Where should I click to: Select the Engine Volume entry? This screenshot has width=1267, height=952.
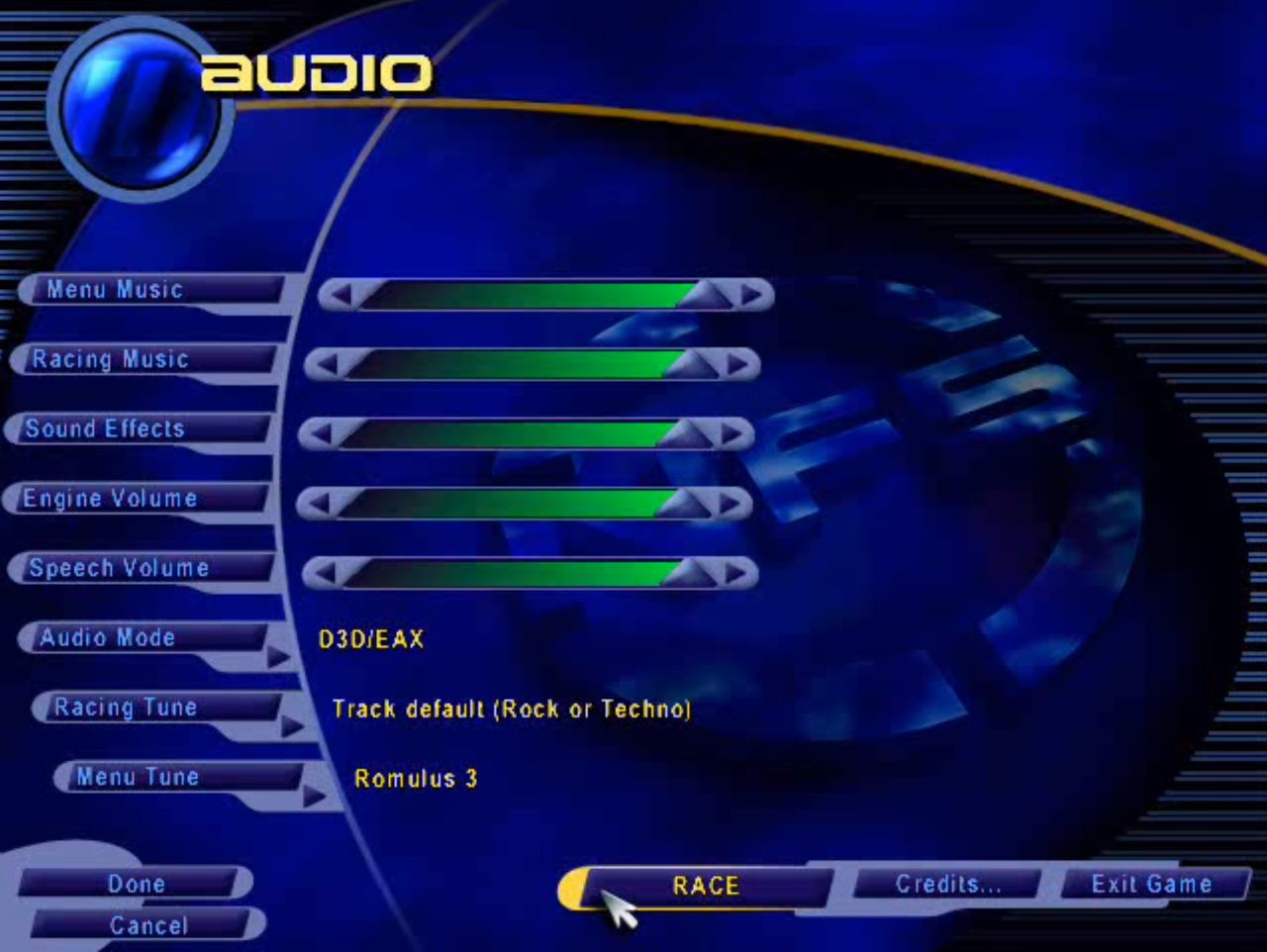point(110,498)
